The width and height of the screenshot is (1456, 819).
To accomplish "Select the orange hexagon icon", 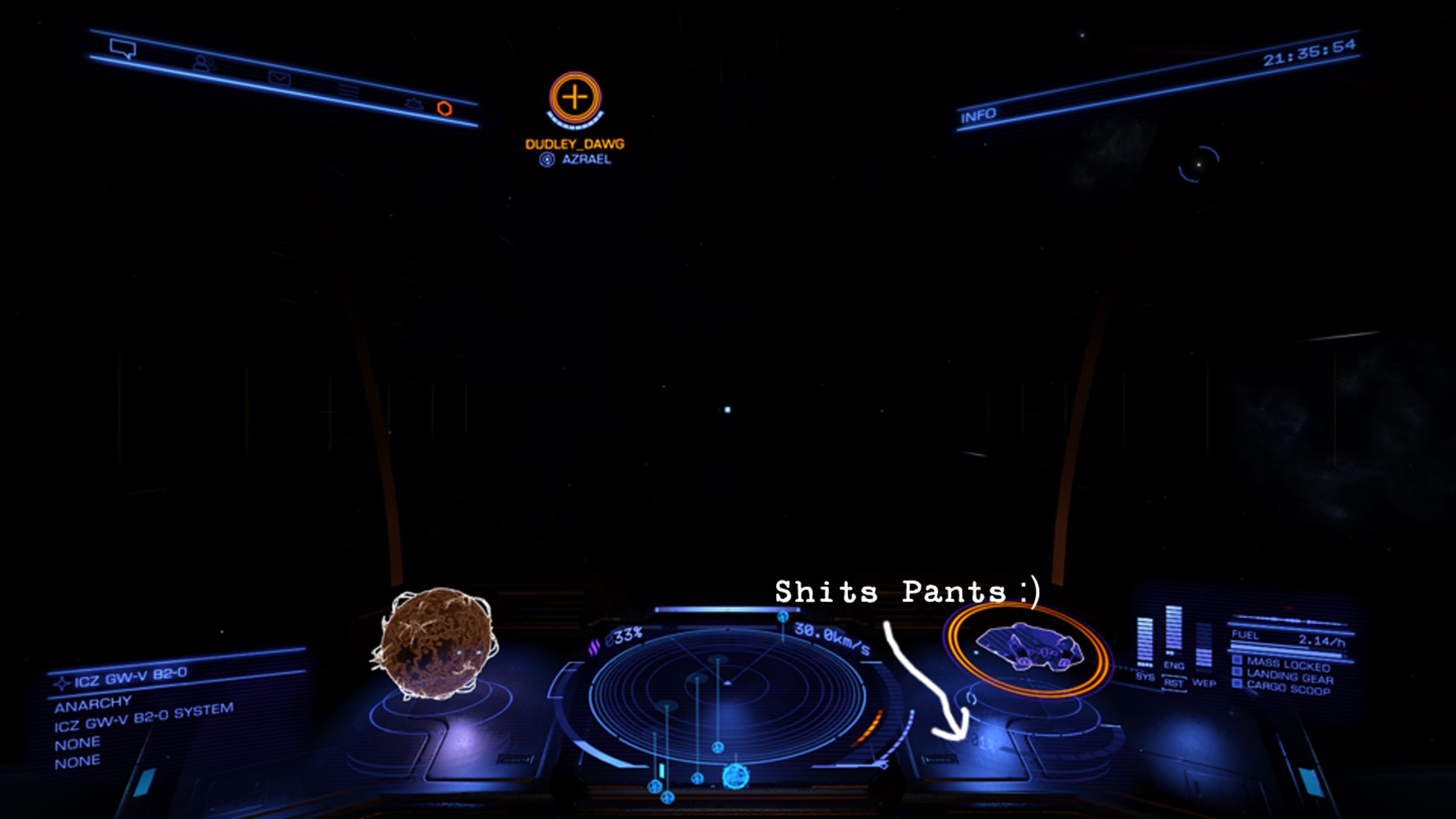I will (444, 108).
